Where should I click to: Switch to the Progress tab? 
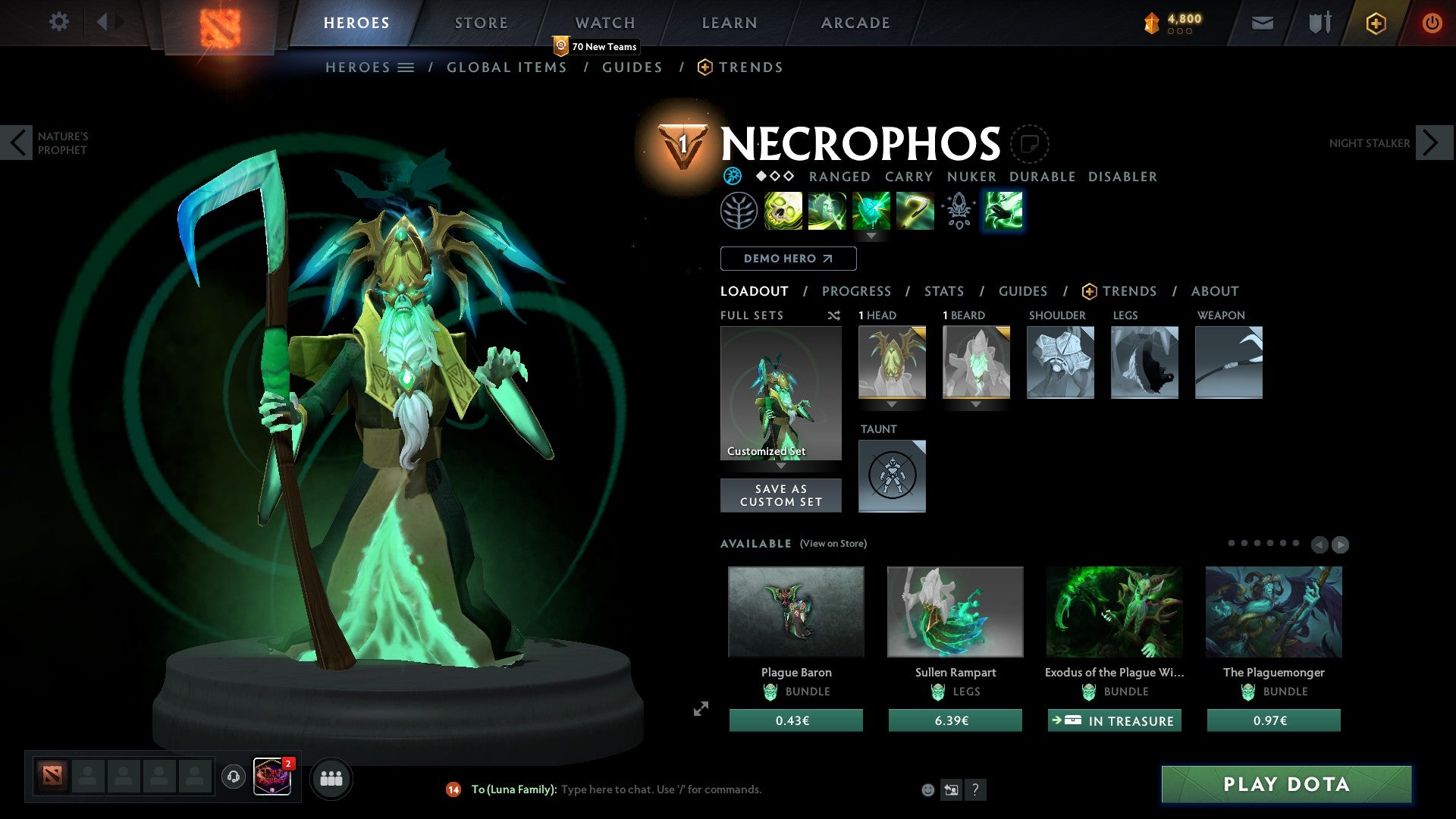click(x=857, y=290)
